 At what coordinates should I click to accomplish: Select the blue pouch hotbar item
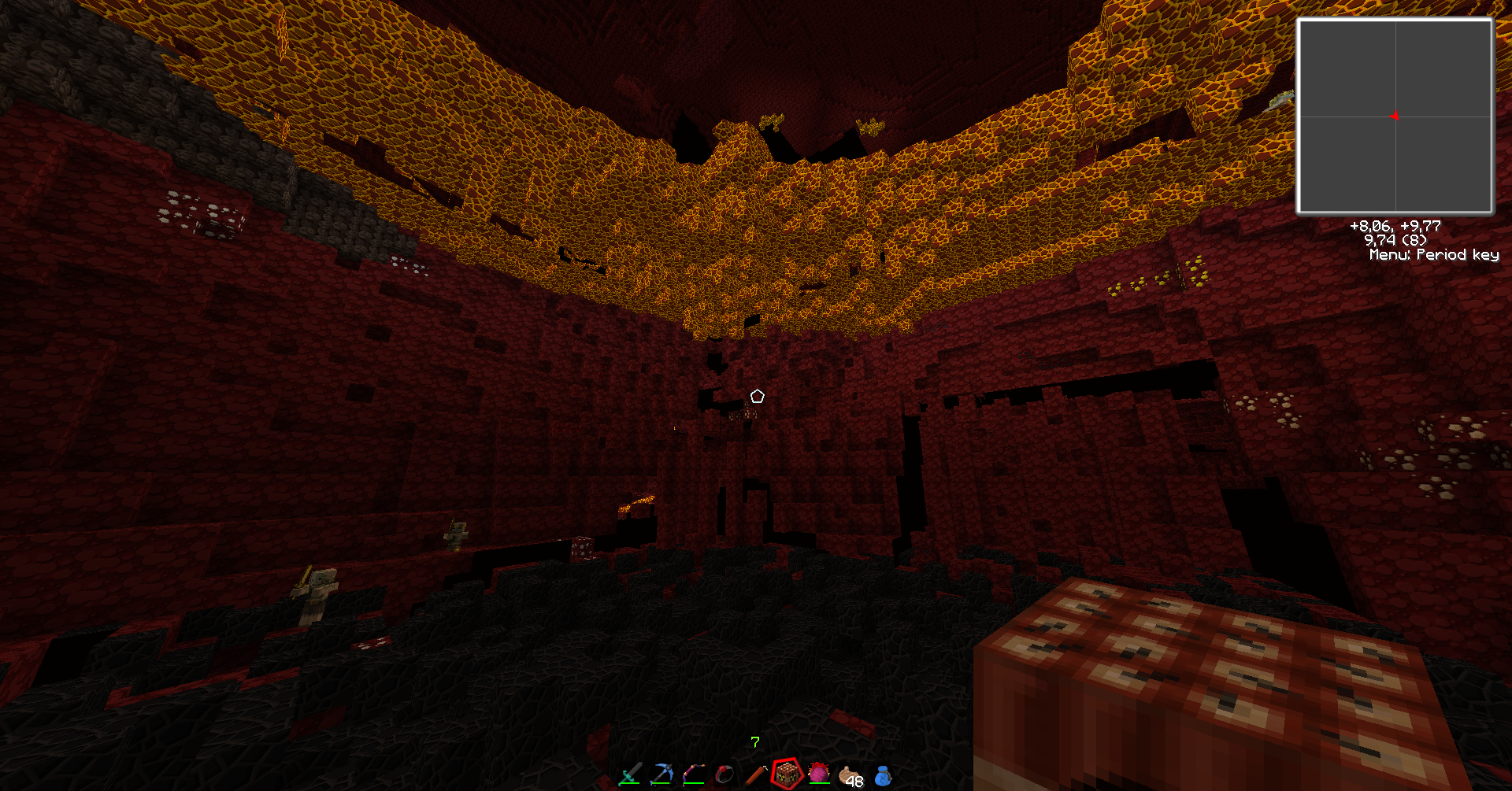point(883,776)
